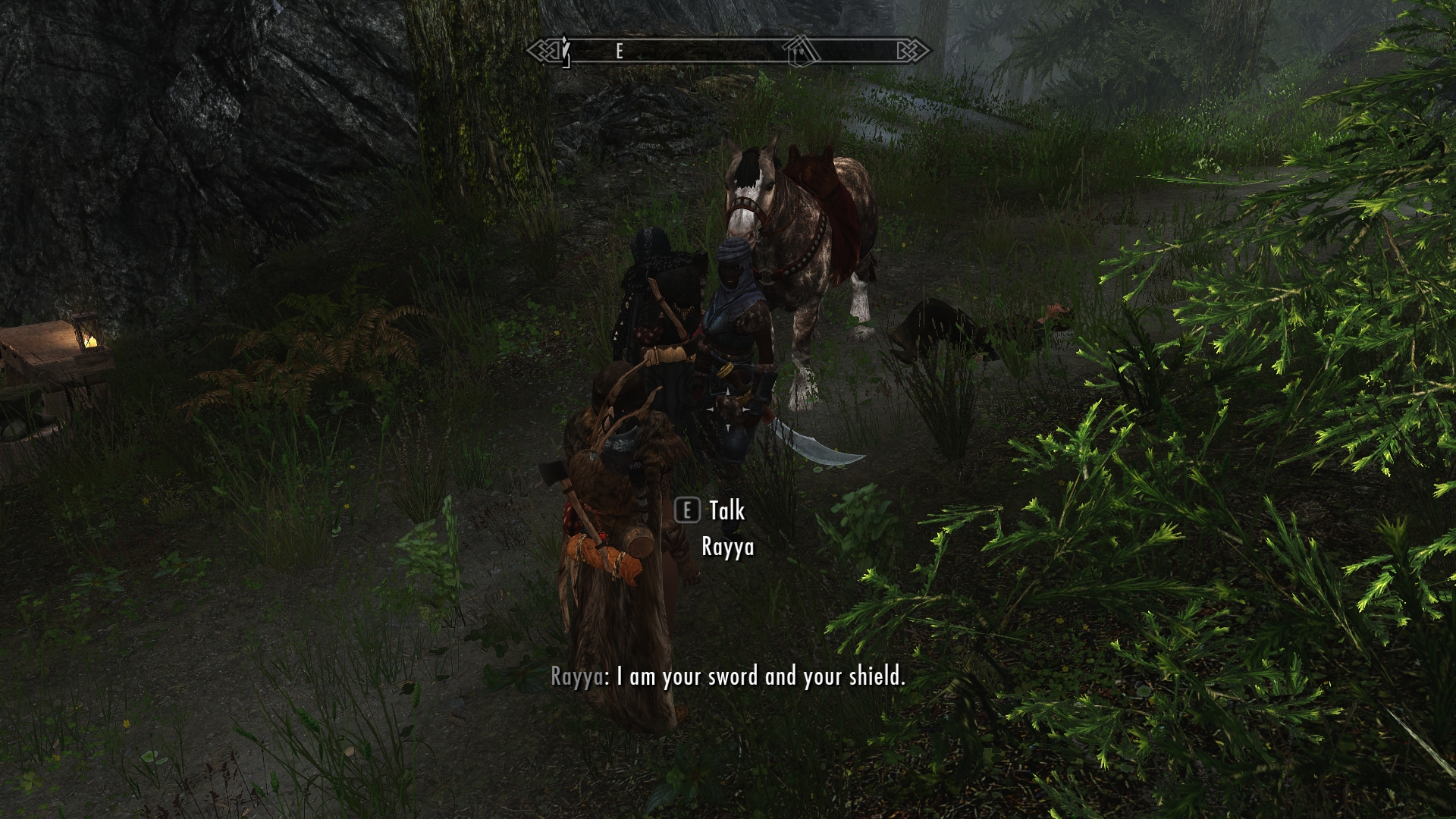
Task: Click the quest arrow marker on the compass
Action: [x=565, y=51]
